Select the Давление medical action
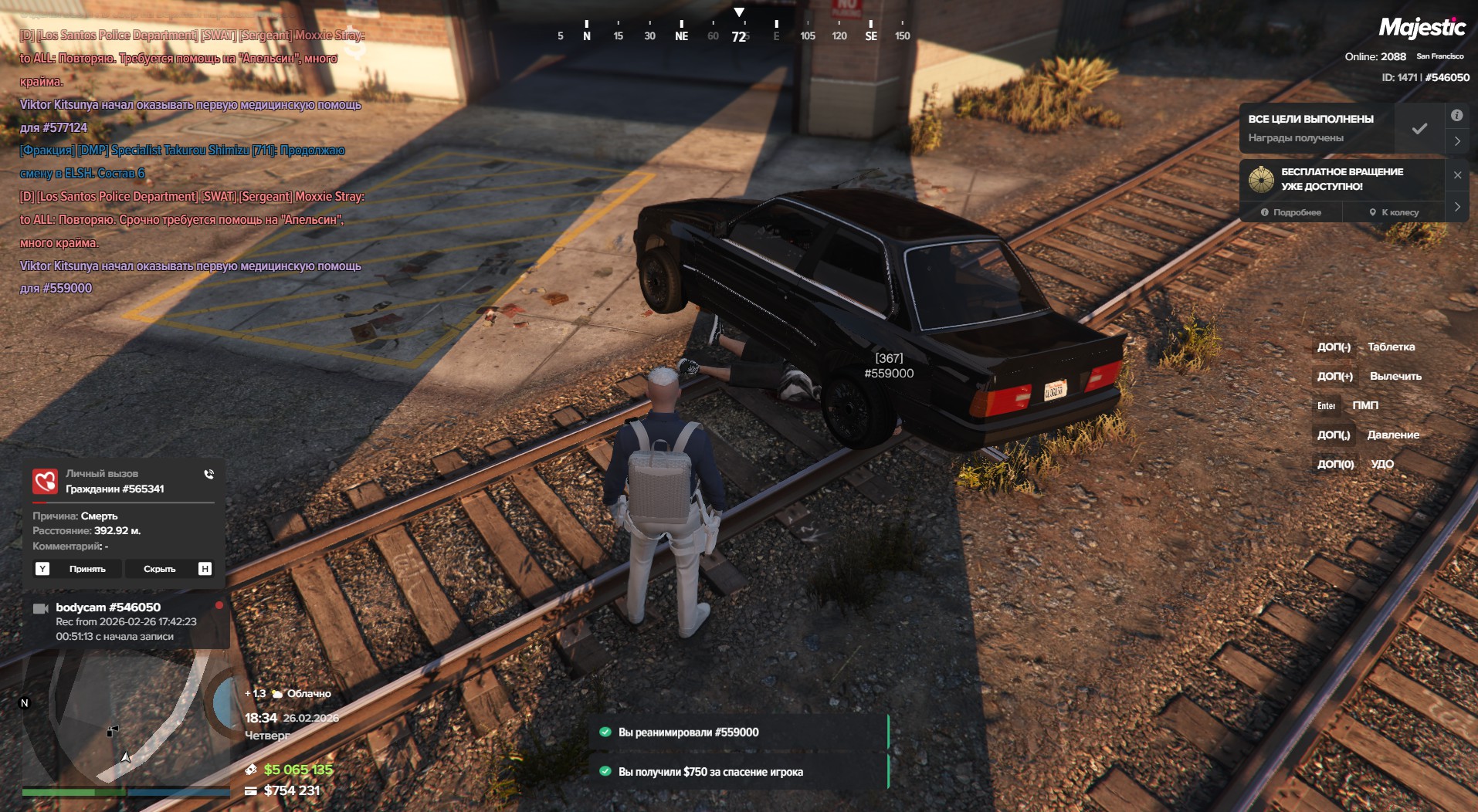This screenshot has height=812, width=1478. tap(1392, 435)
